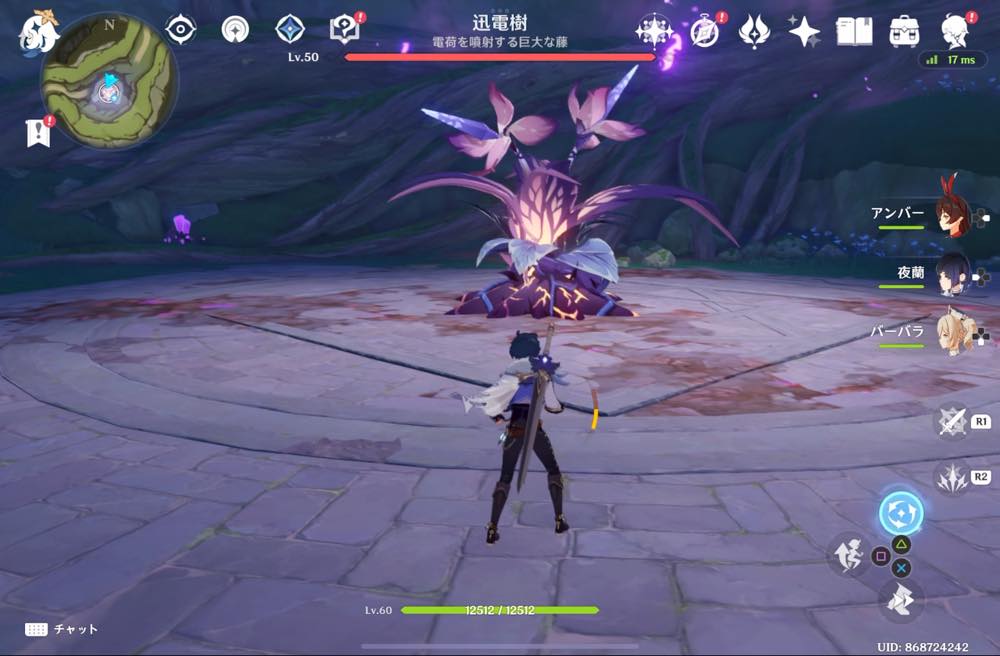
Task: Activate the eye-shaped Elemental Sight icon
Action: tap(180, 30)
